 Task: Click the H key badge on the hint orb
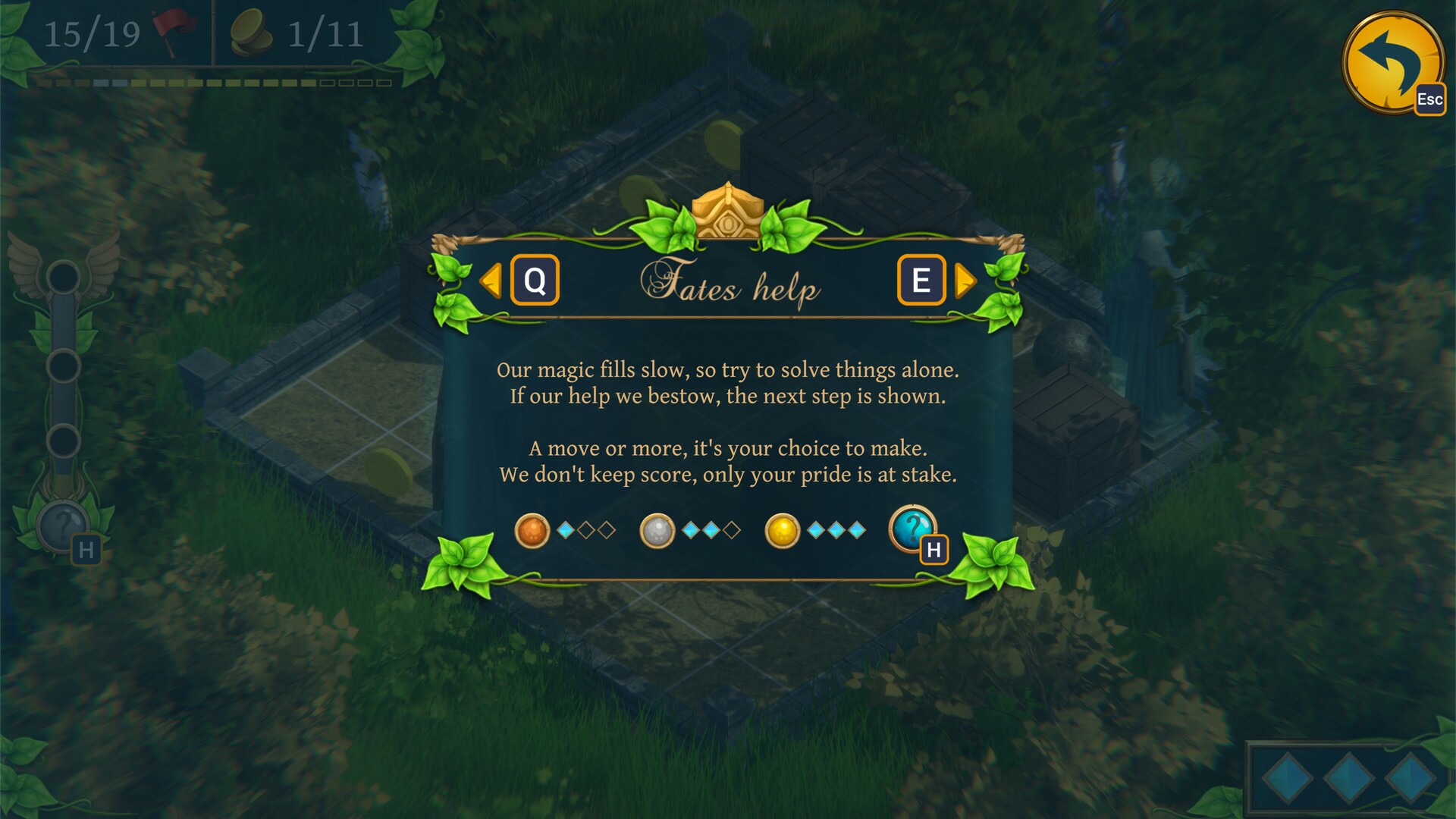[x=935, y=551]
